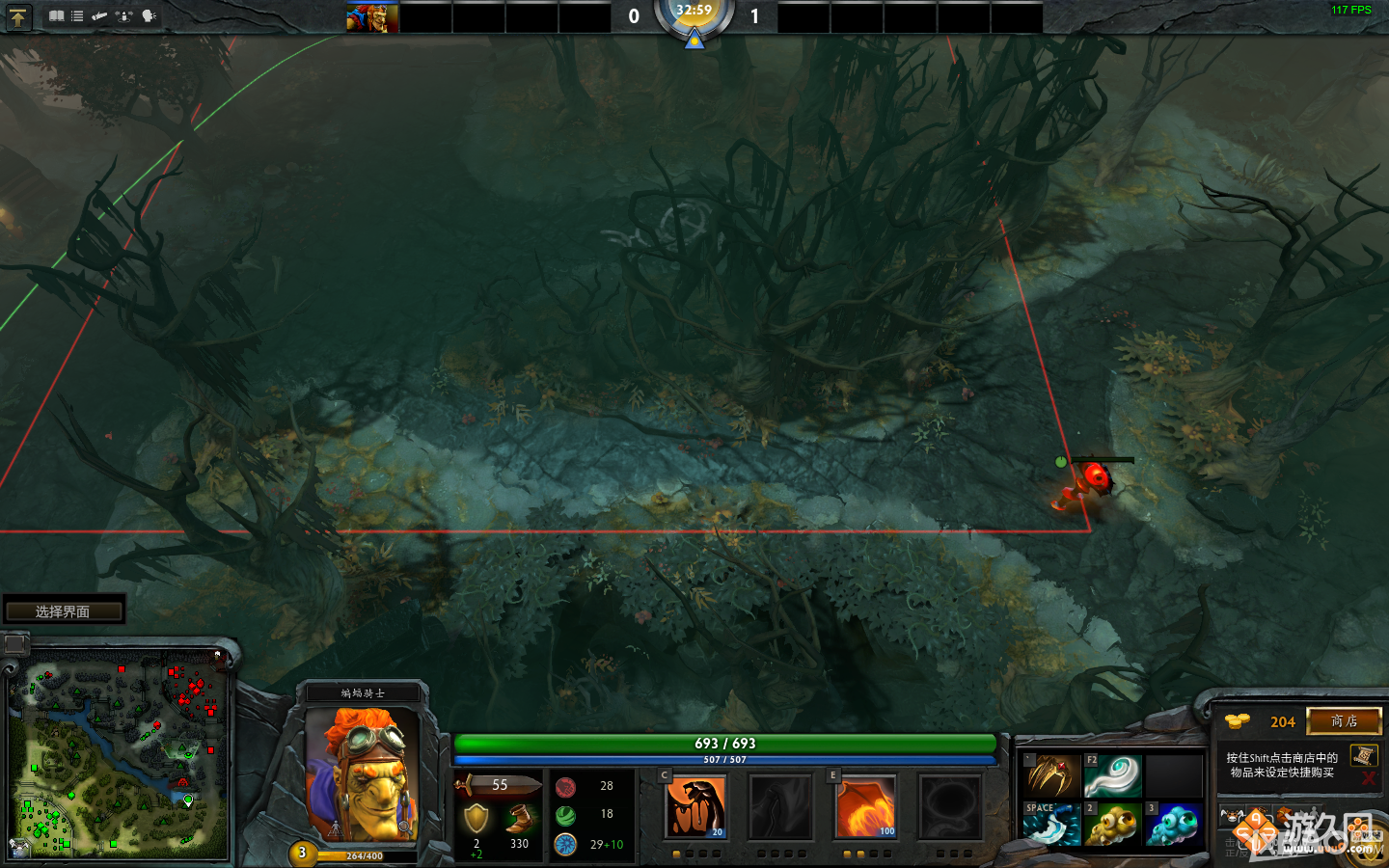The image size is (1389, 868).
Task: Open the in-game menu with the gold arrow
Action: click(x=17, y=15)
